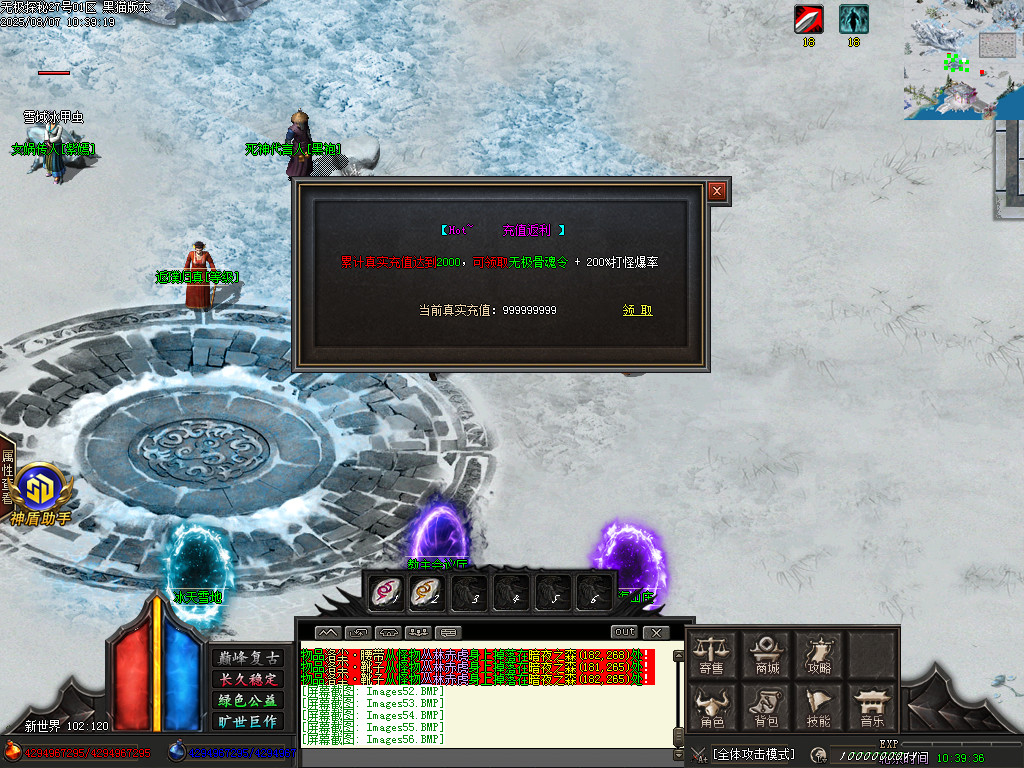This screenshot has height=768, width=1024.
Task: Select the teal figure buff icon
Action: [853, 19]
